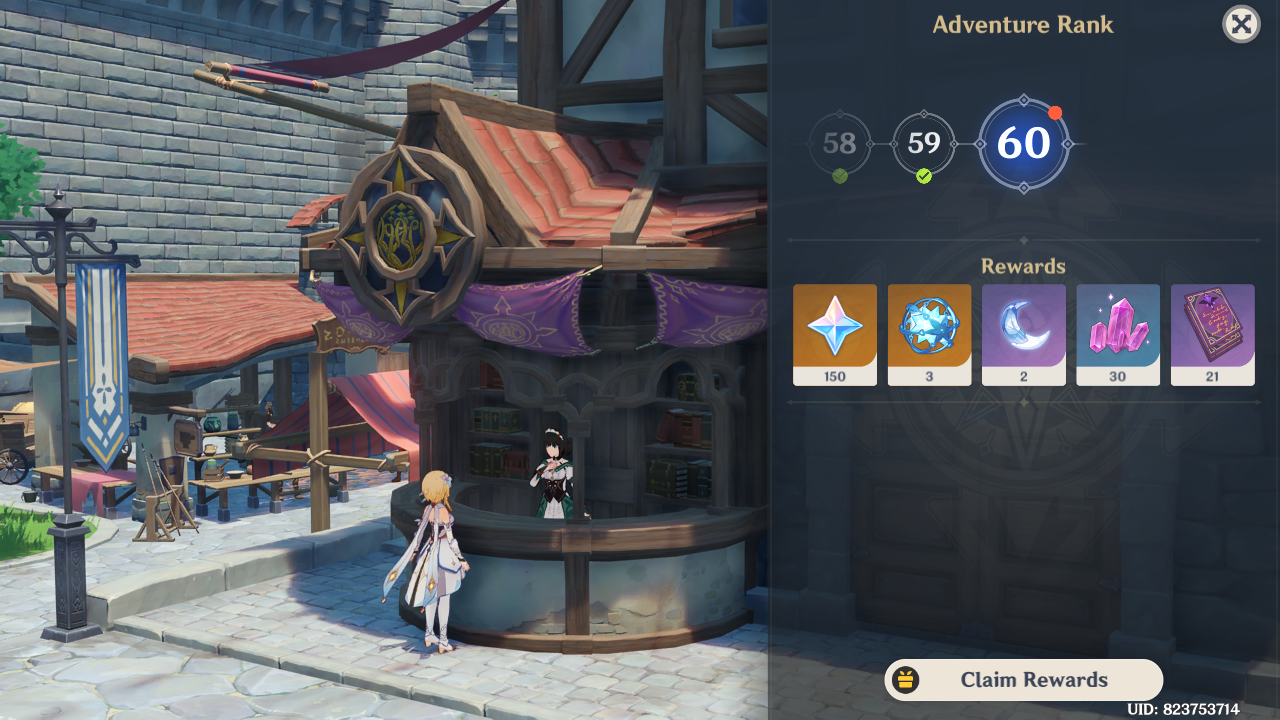Select the rank 58 node

[x=839, y=142]
